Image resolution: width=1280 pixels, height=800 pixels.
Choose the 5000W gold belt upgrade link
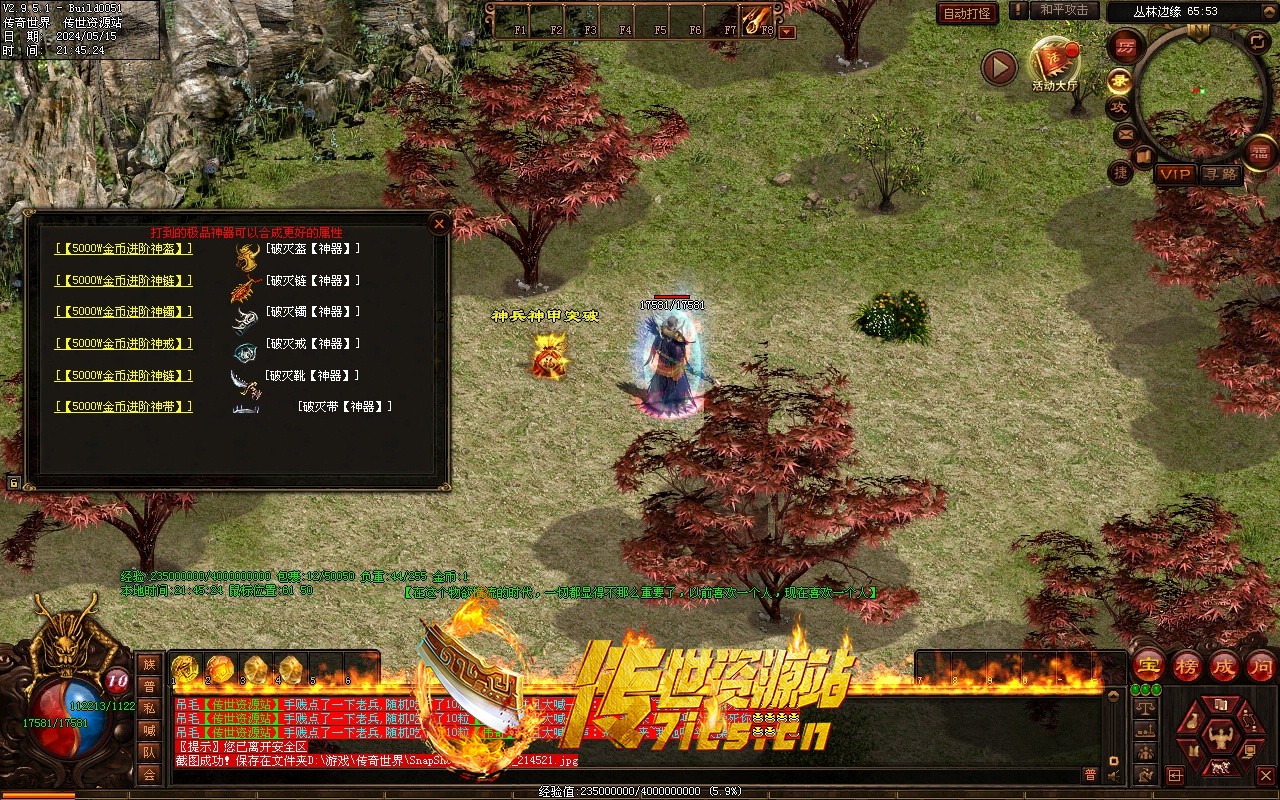(x=124, y=407)
